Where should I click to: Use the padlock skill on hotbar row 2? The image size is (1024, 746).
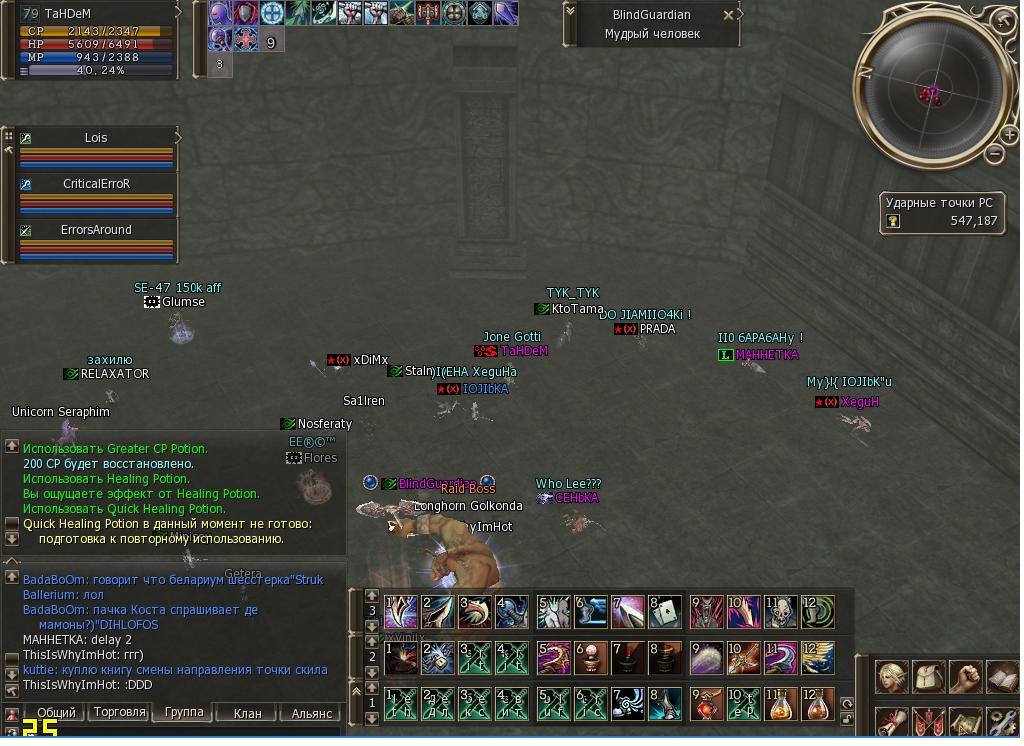437,657
